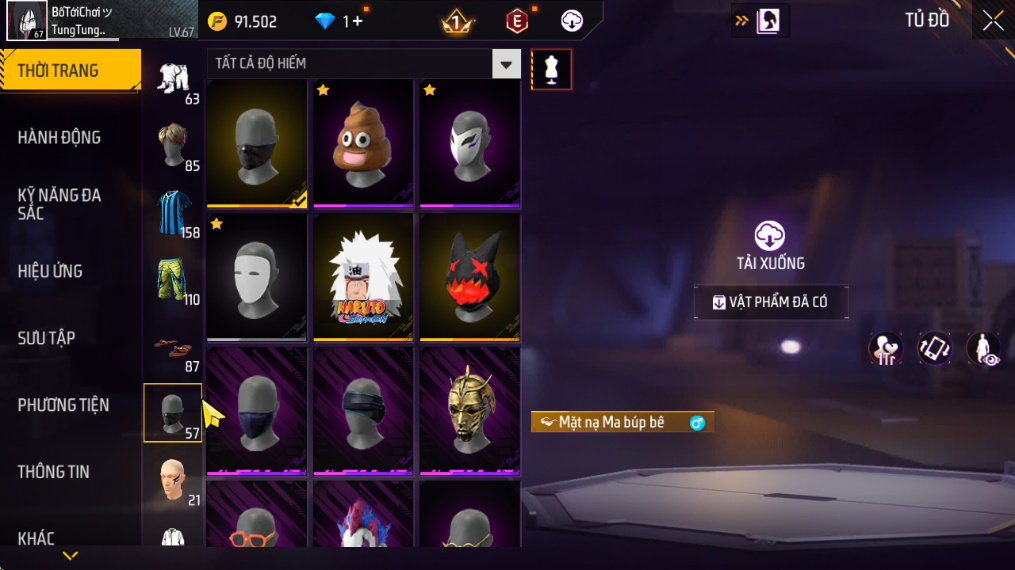The width and height of the screenshot is (1015, 570).
Task: Click the VẬT PHẨM ĐÃ CÓ button
Action: point(771,302)
